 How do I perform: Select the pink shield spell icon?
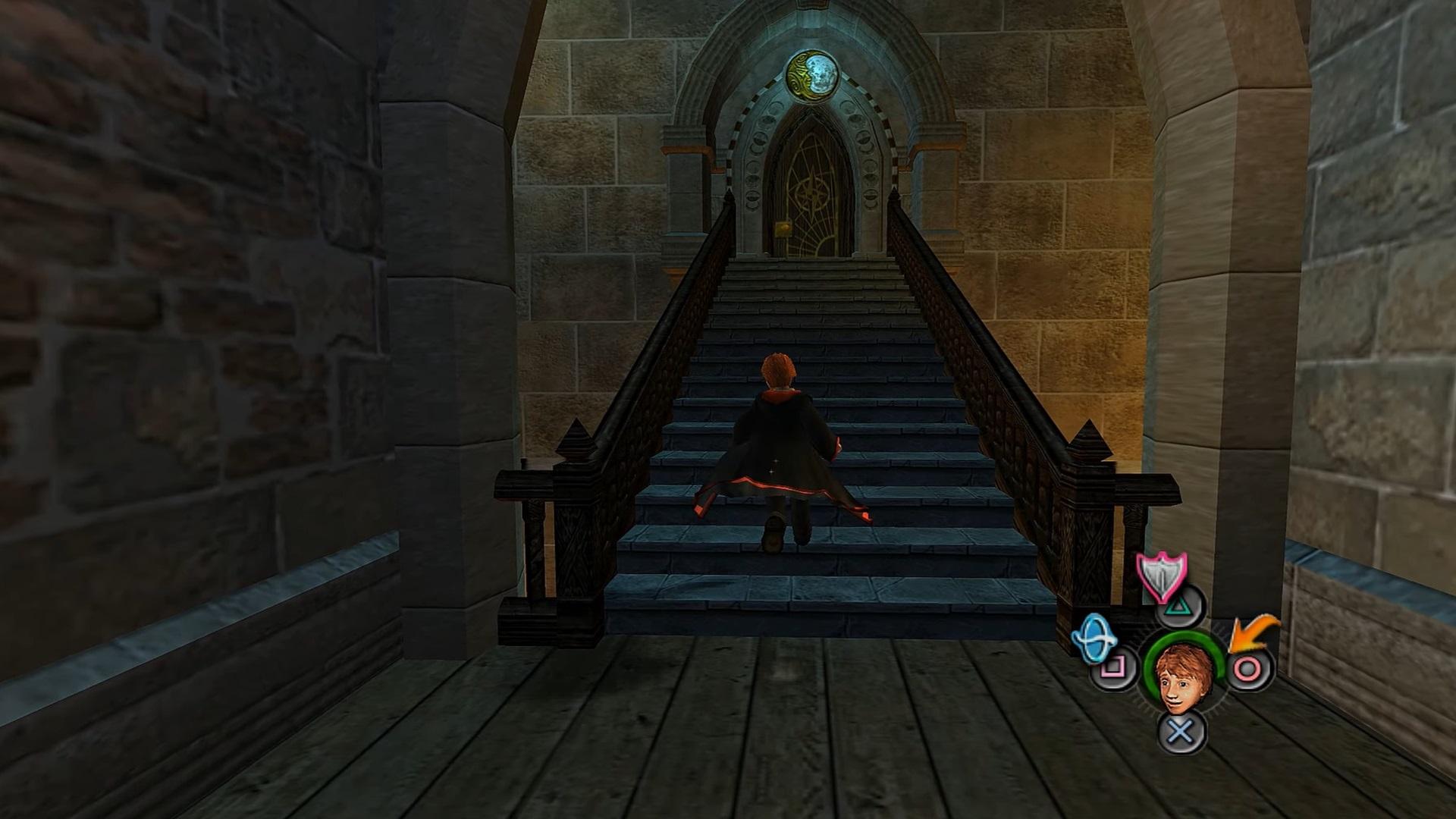(x=1161, y=576)
